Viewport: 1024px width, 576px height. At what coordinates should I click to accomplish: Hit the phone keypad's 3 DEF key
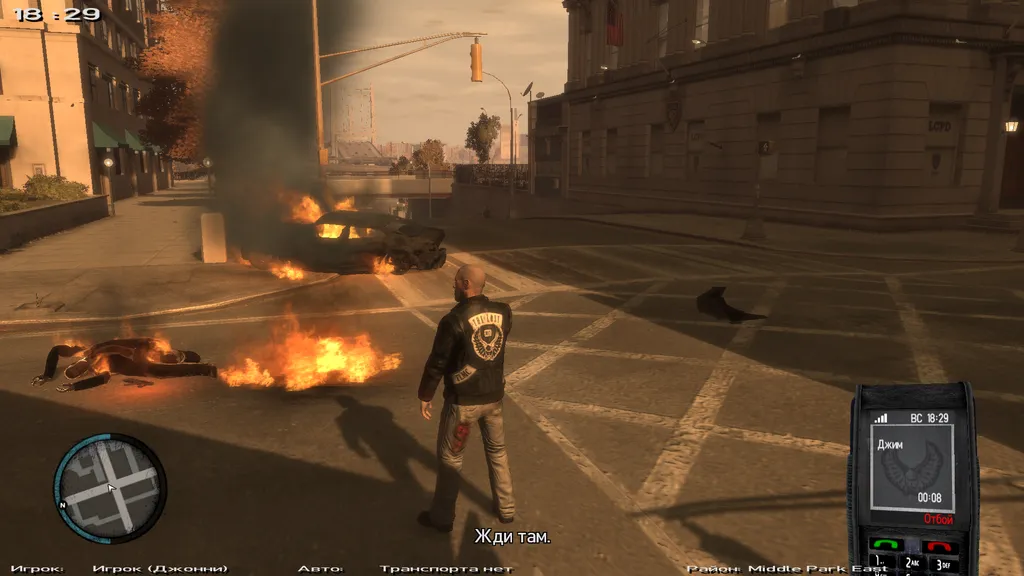tap(943, 565)
